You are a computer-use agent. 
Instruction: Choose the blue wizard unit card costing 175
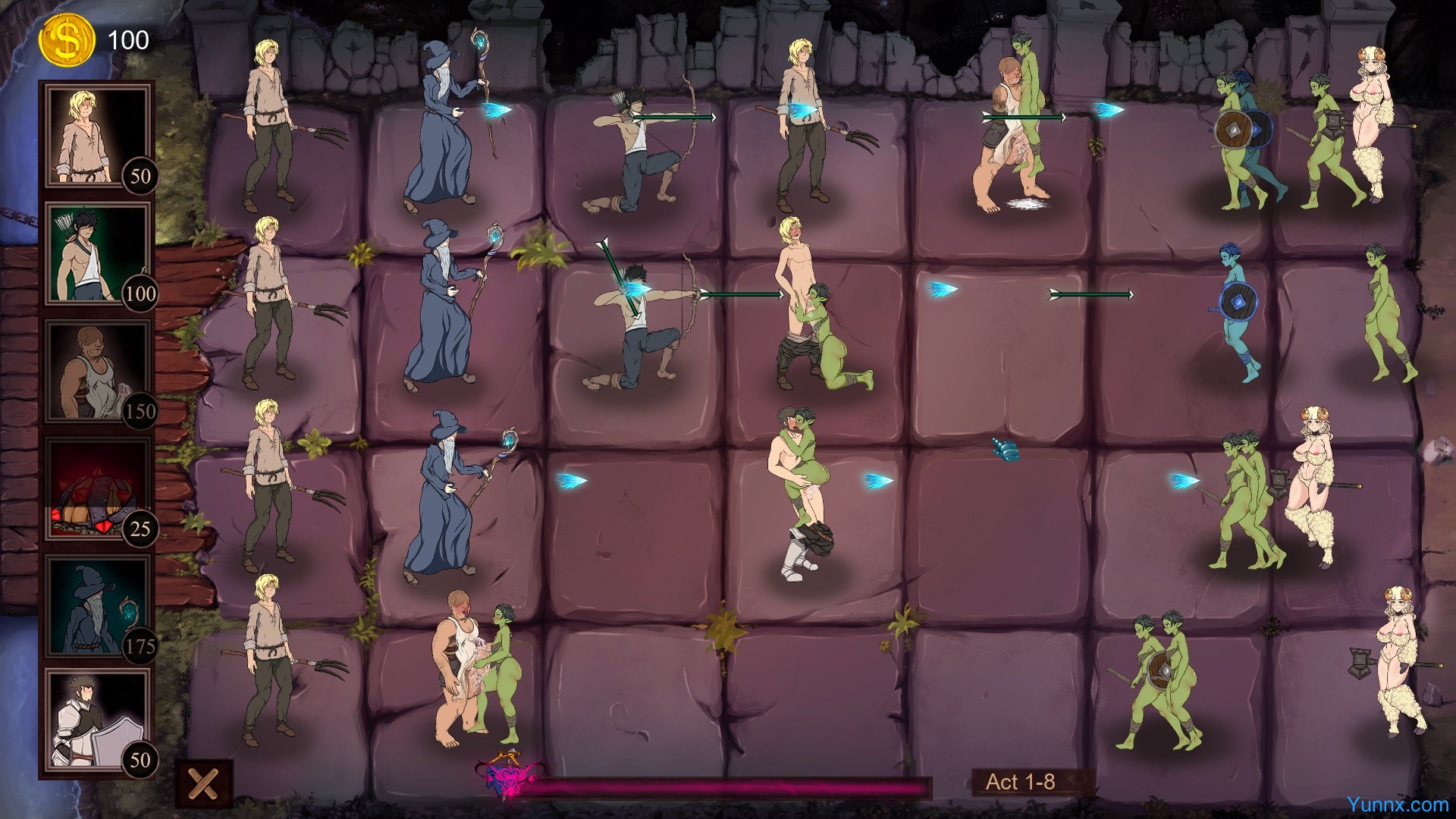point(97,605)
